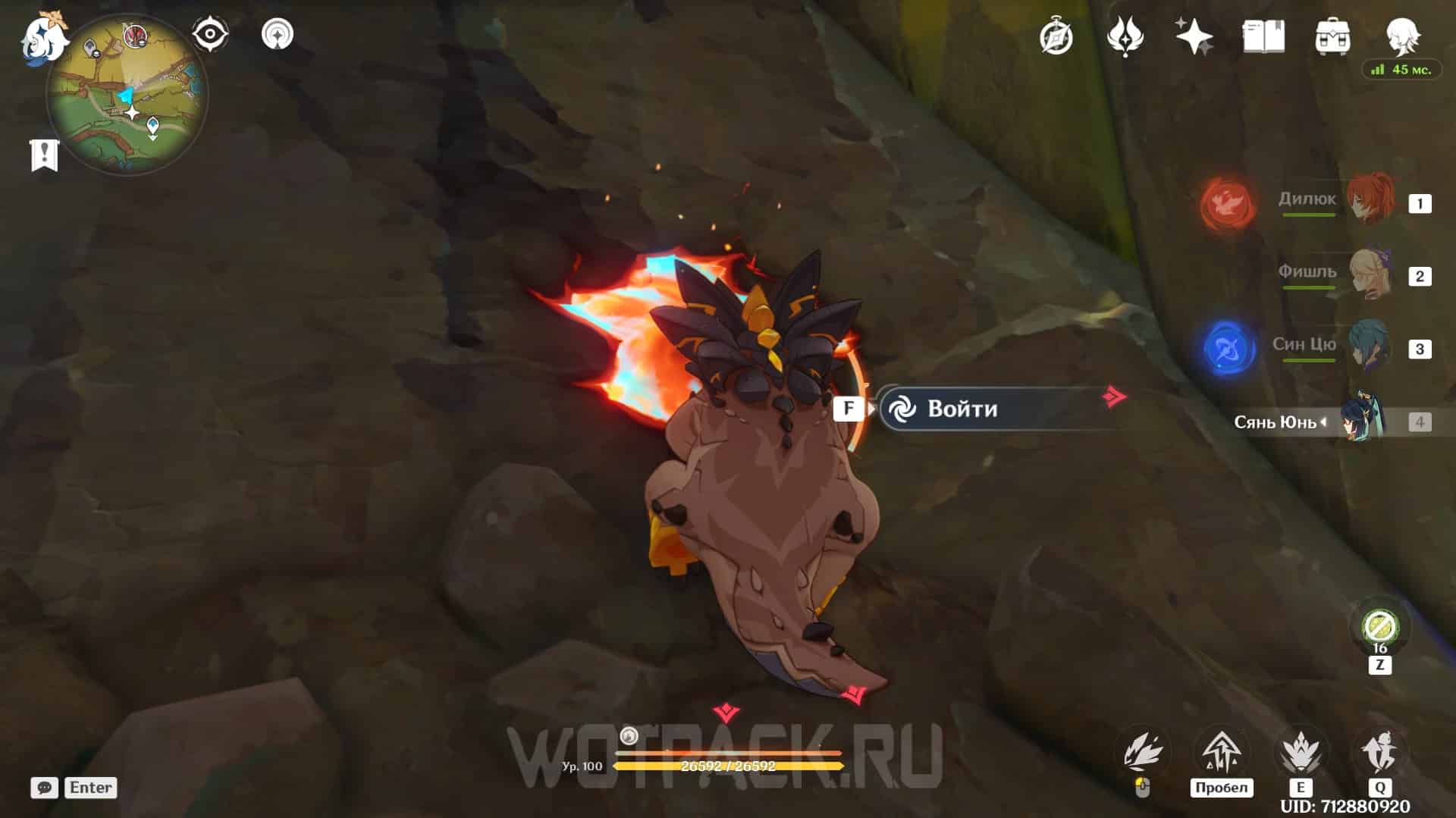Trigger the Пробел jump ability icon
The width and height of the screenshot is (1456, 818).
pyautogui.click(x=1221, y=753)
